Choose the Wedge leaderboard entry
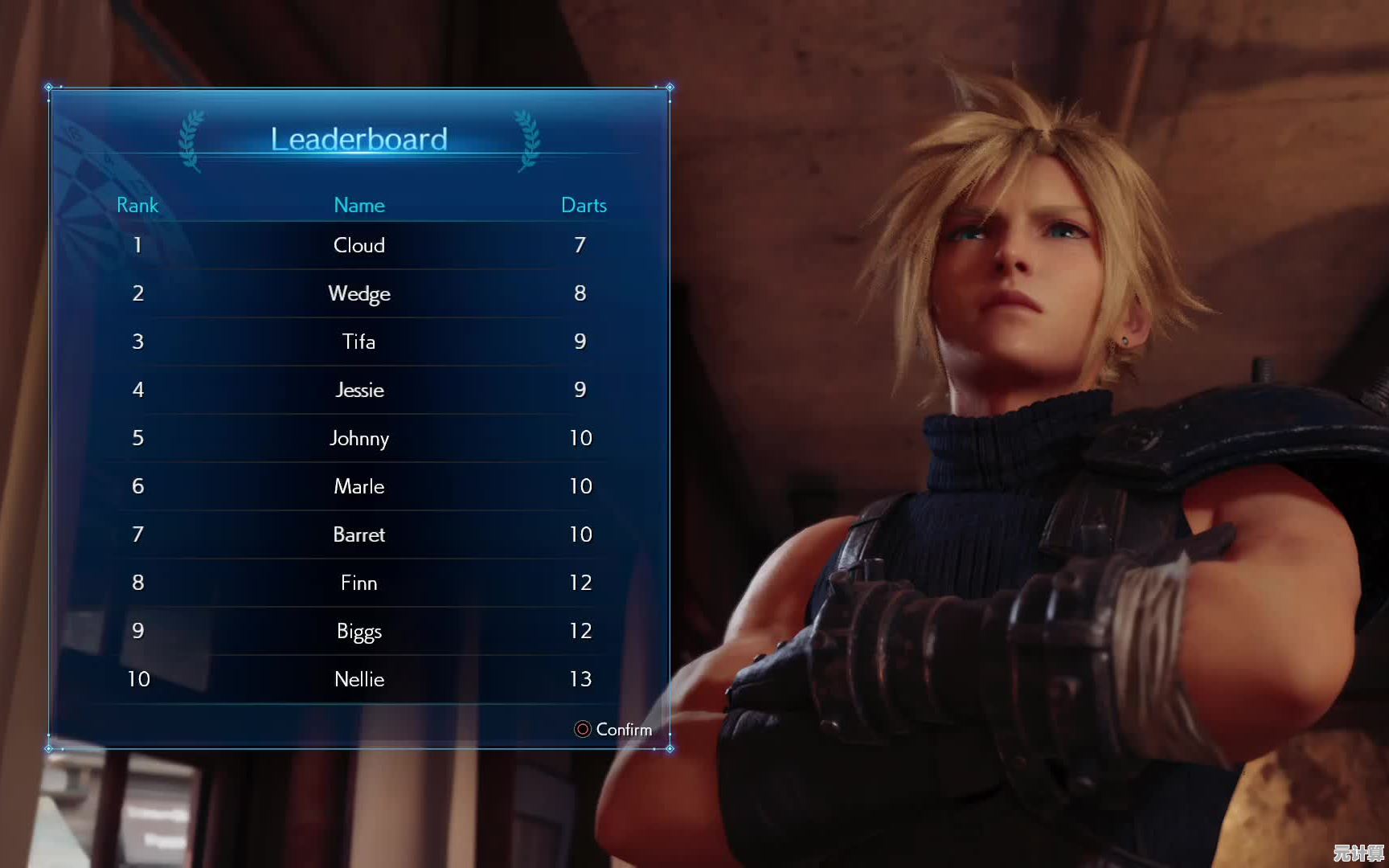Viewport: 1389px width, 868px height. click(359, 293)
